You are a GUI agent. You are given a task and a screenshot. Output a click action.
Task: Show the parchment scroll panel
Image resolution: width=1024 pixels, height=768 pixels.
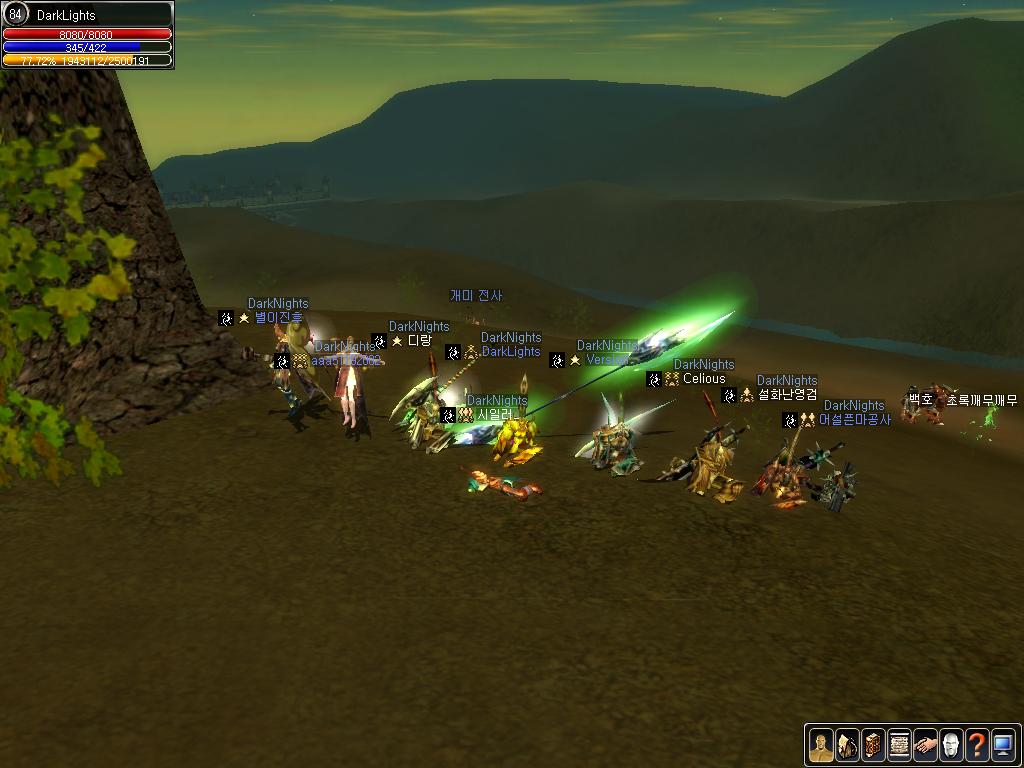coord(899,744)
